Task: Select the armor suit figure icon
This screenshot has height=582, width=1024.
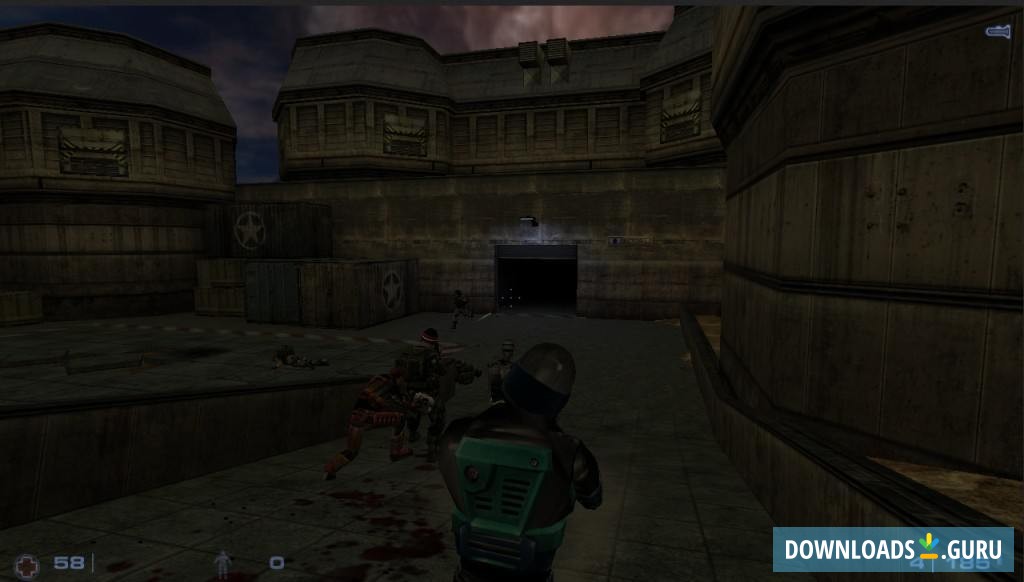Action: click(223, 564)
